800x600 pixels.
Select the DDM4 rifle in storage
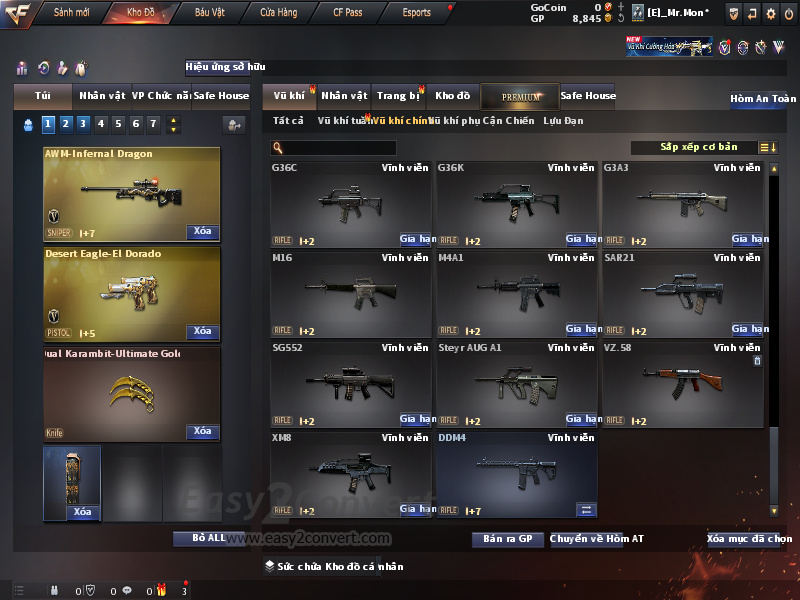517,474
